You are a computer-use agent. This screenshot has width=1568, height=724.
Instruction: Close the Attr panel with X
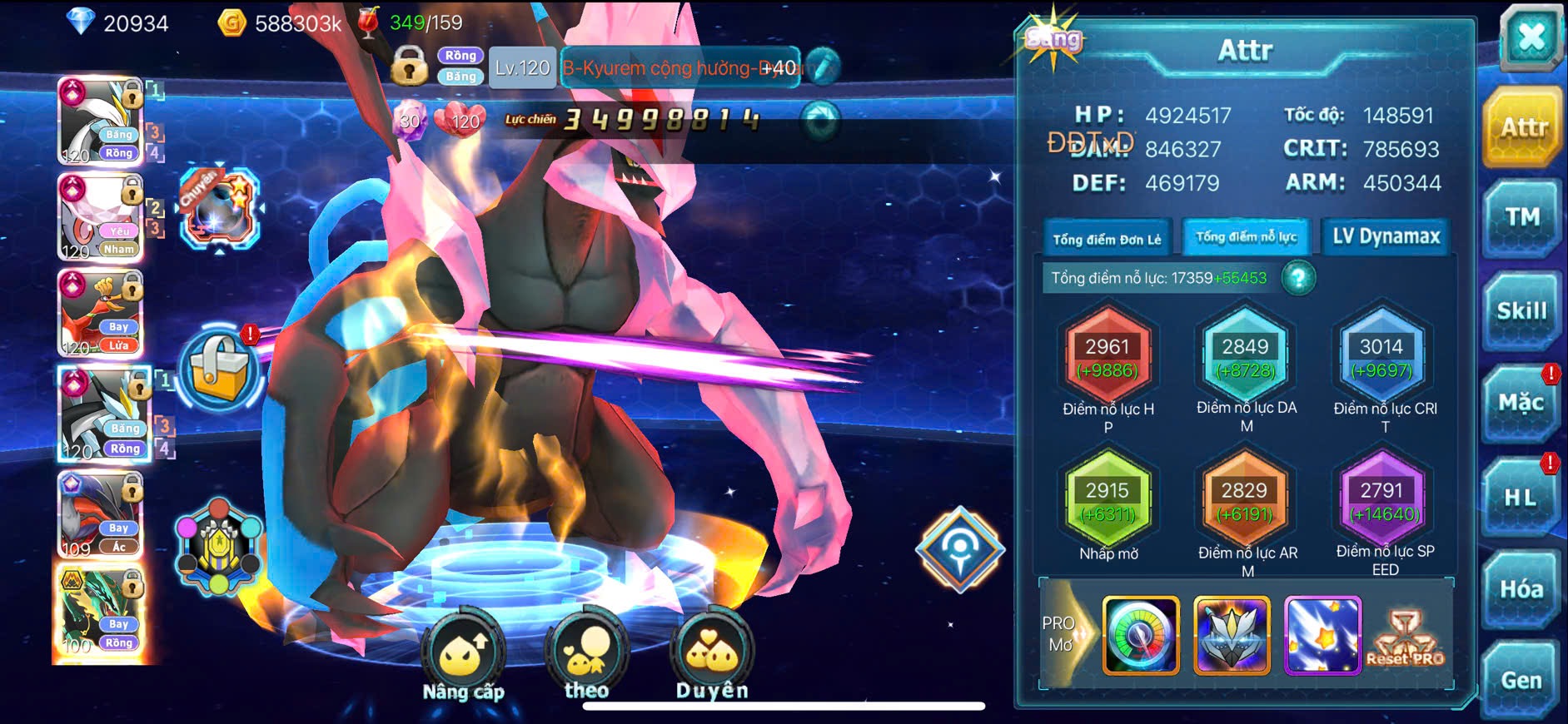coord(1531,37)
